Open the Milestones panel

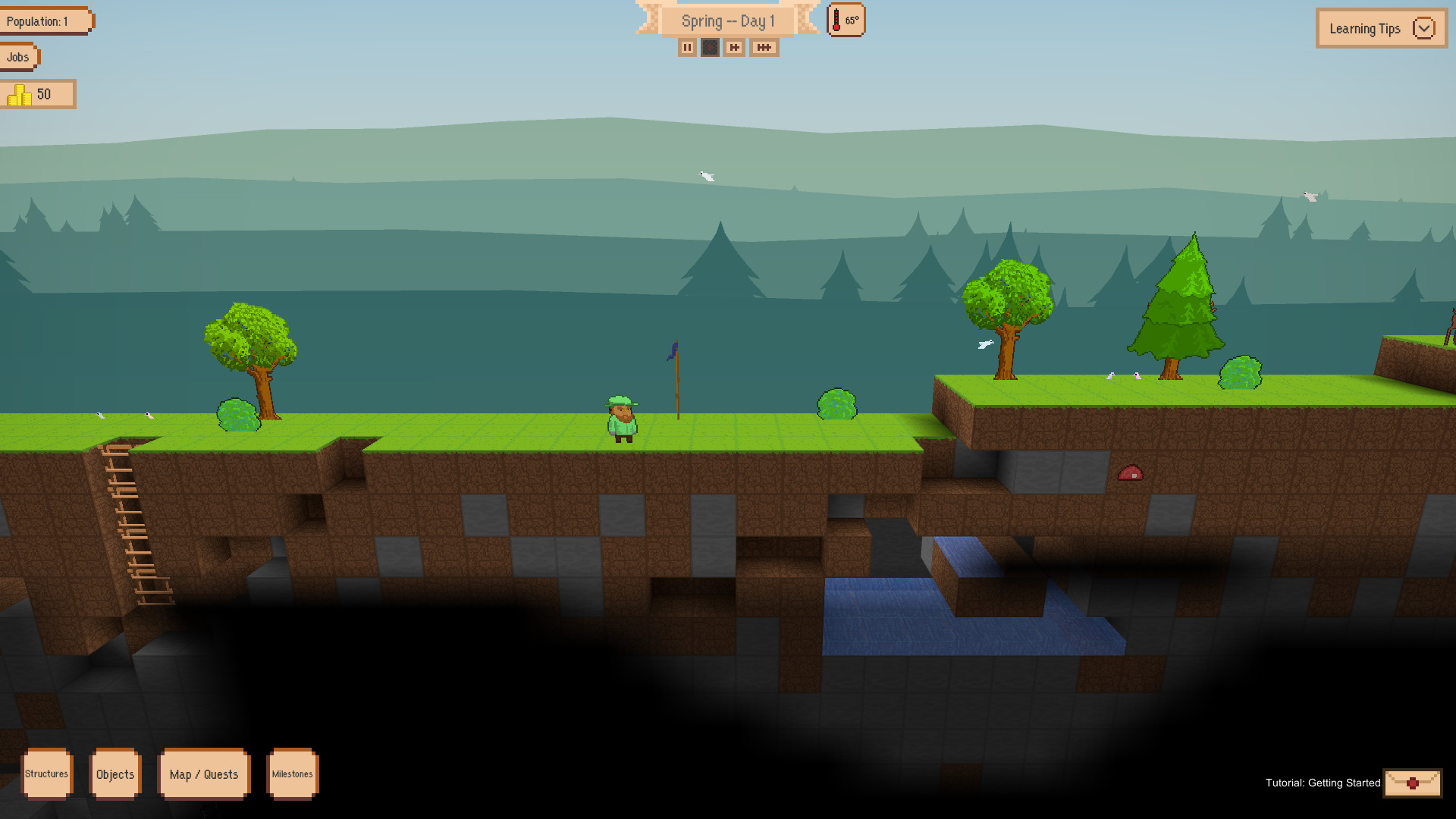pos(292,774)
